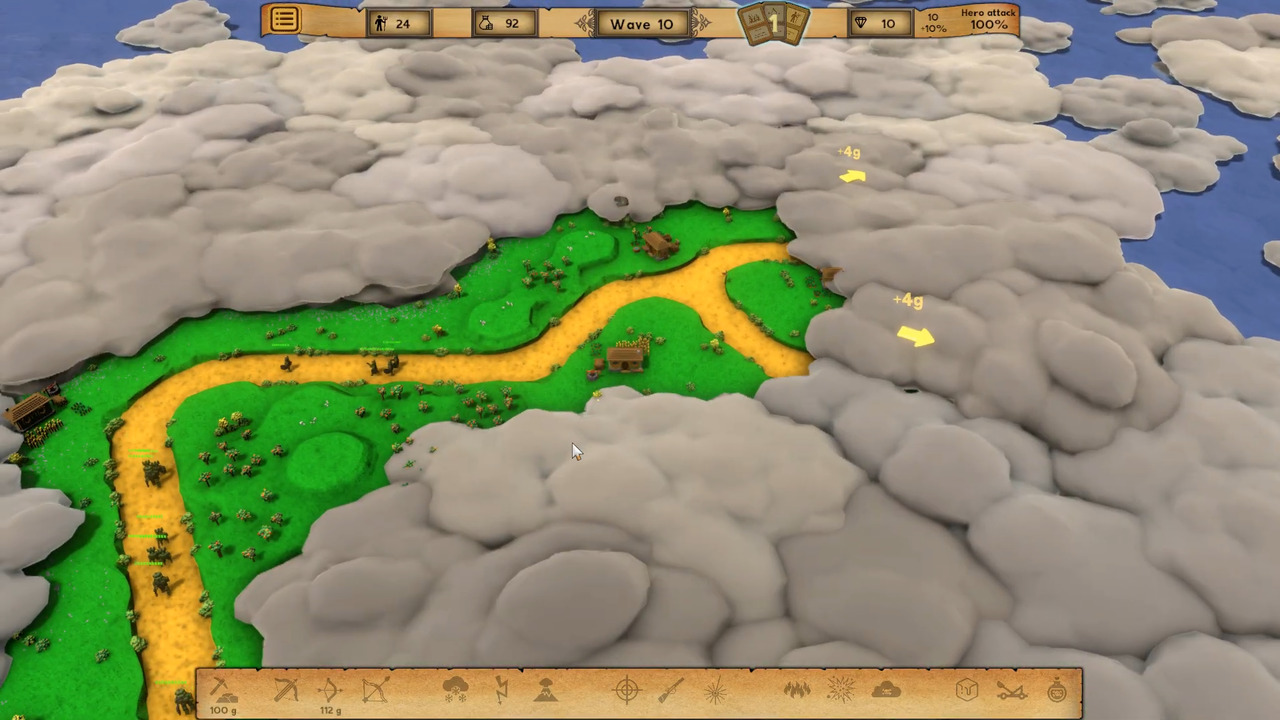Viewport: 1280px width, 720px height.
Task: Open the main menu list button
Action: (284, 20)
